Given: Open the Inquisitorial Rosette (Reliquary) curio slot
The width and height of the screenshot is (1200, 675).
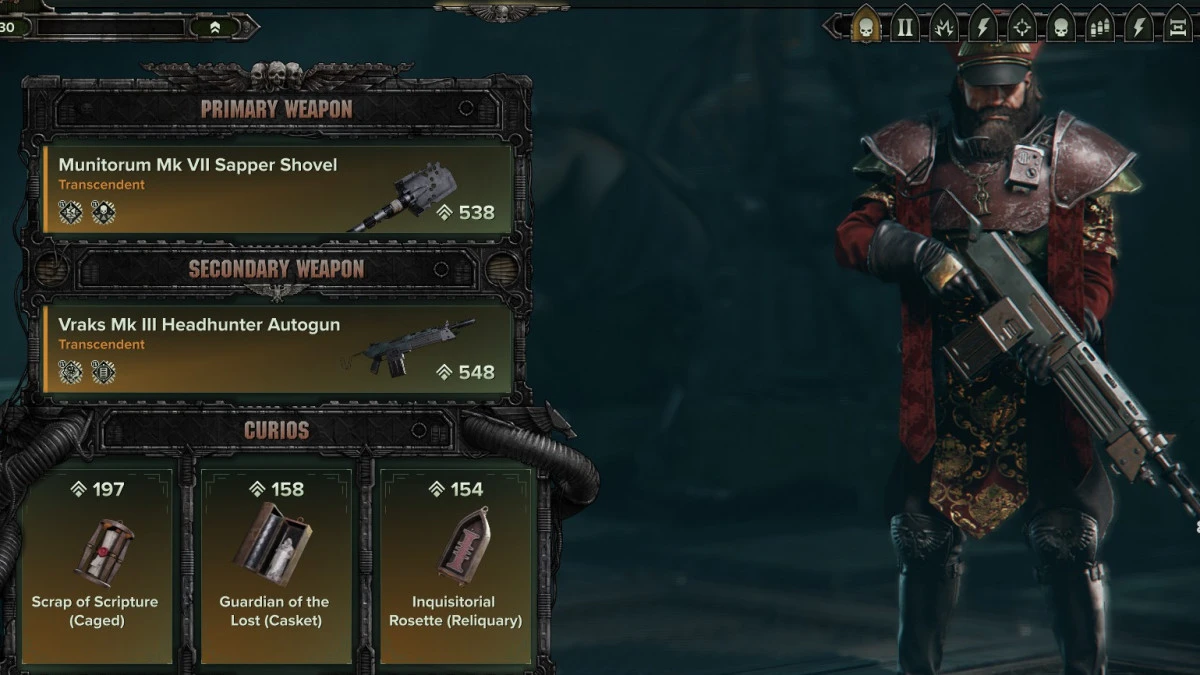Looking at the screenshot, I should [453, 562].
